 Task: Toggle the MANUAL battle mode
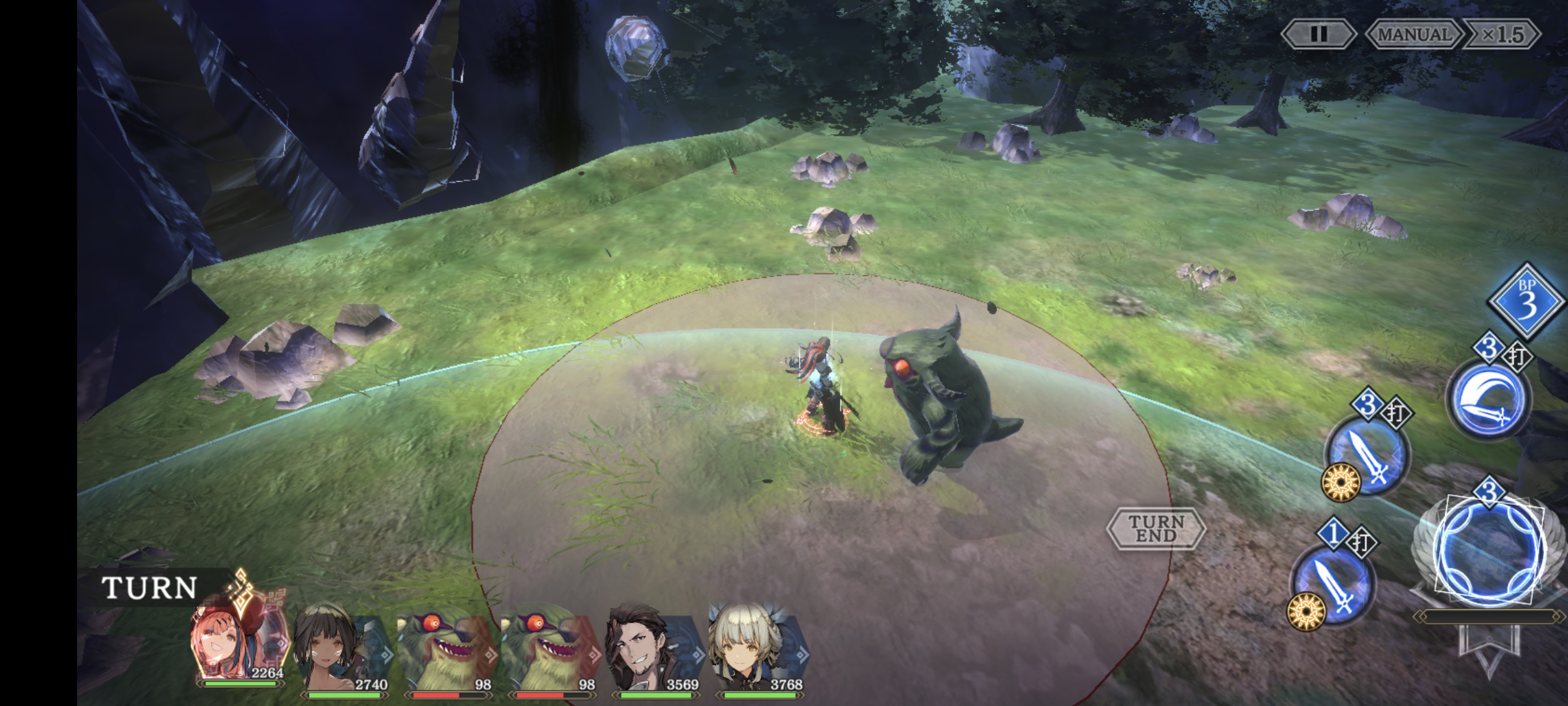[1413, 34]
